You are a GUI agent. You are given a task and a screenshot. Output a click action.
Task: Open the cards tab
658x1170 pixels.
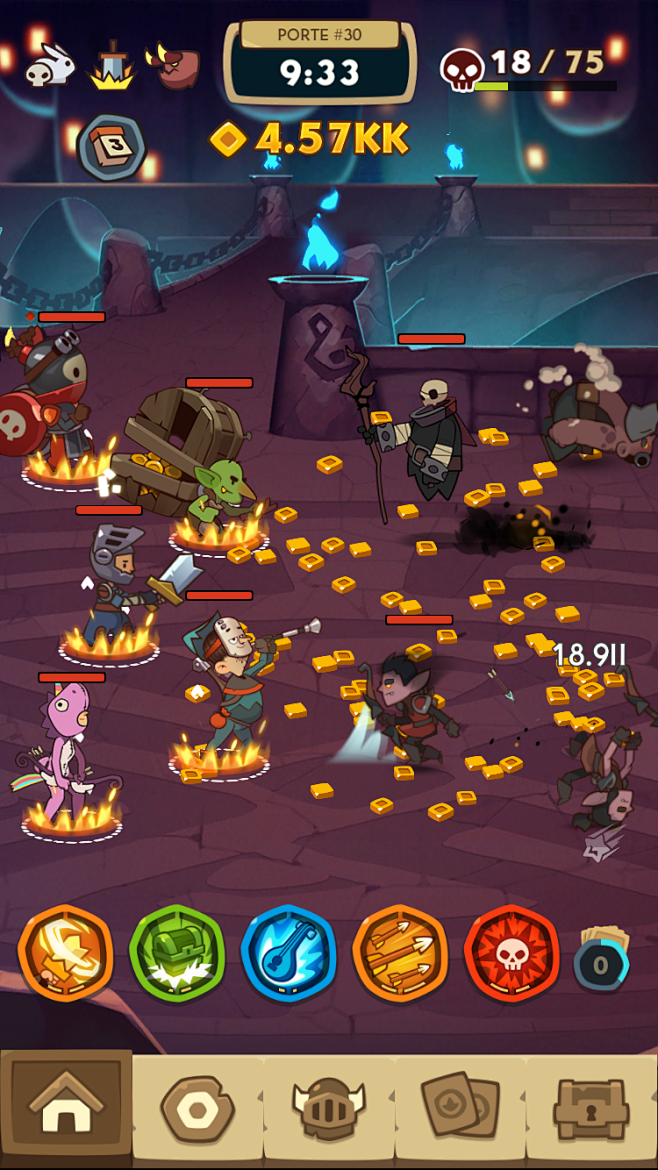(x=460, y=1108)
